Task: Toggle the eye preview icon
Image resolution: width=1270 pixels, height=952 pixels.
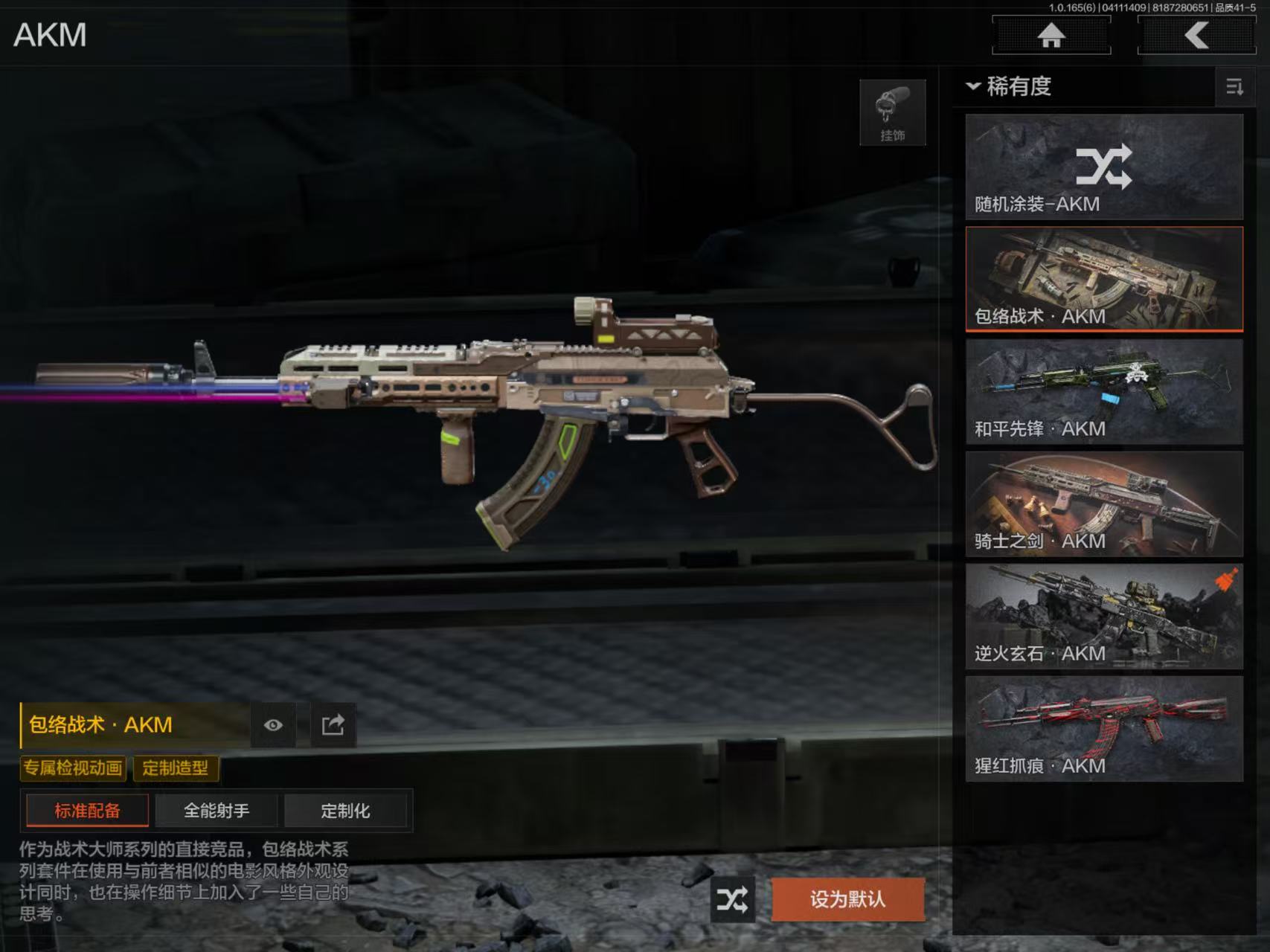Action: [273, 725]
